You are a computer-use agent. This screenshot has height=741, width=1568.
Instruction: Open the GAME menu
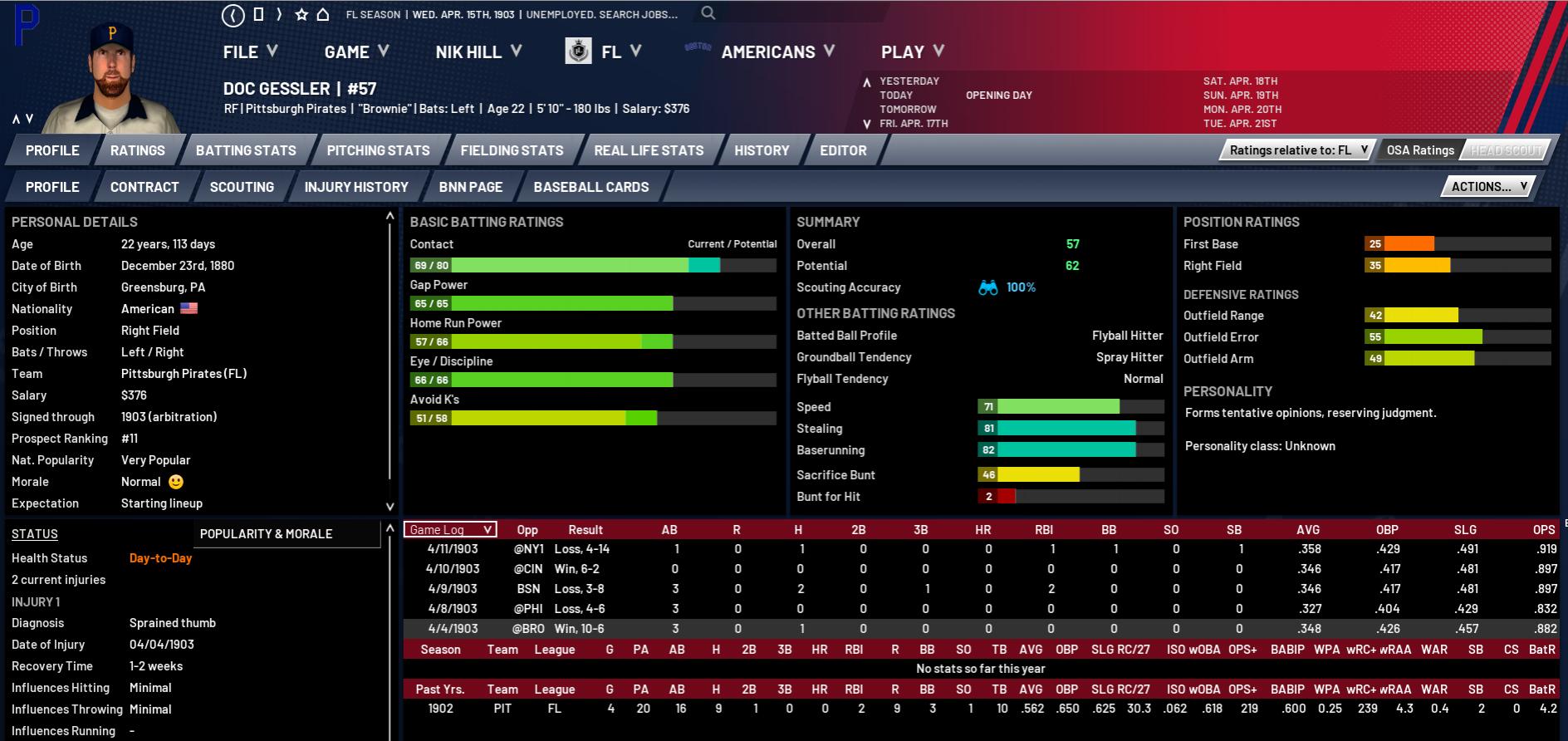tap(355, 52)
